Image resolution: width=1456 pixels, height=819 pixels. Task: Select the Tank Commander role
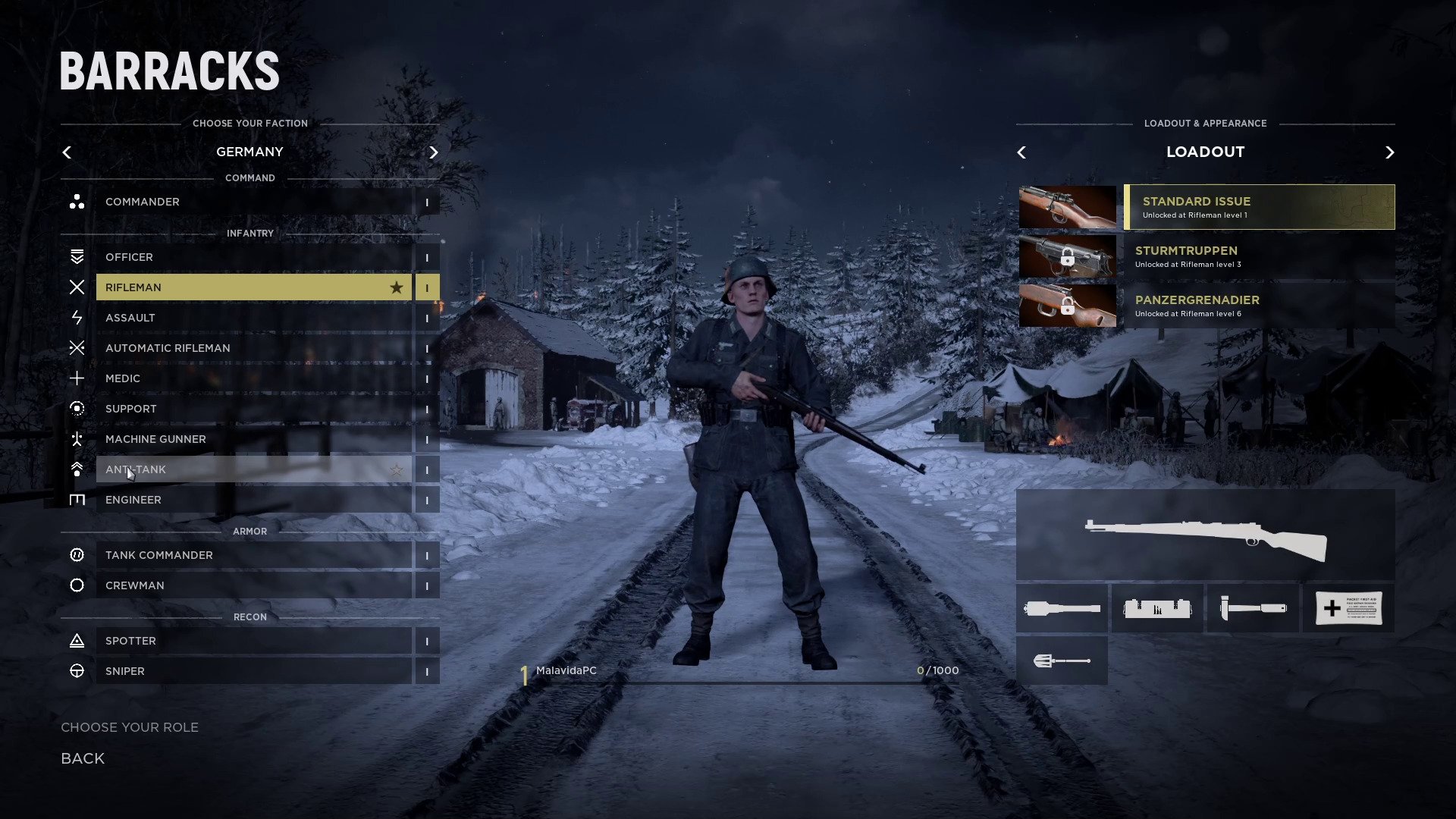(253, 555)
